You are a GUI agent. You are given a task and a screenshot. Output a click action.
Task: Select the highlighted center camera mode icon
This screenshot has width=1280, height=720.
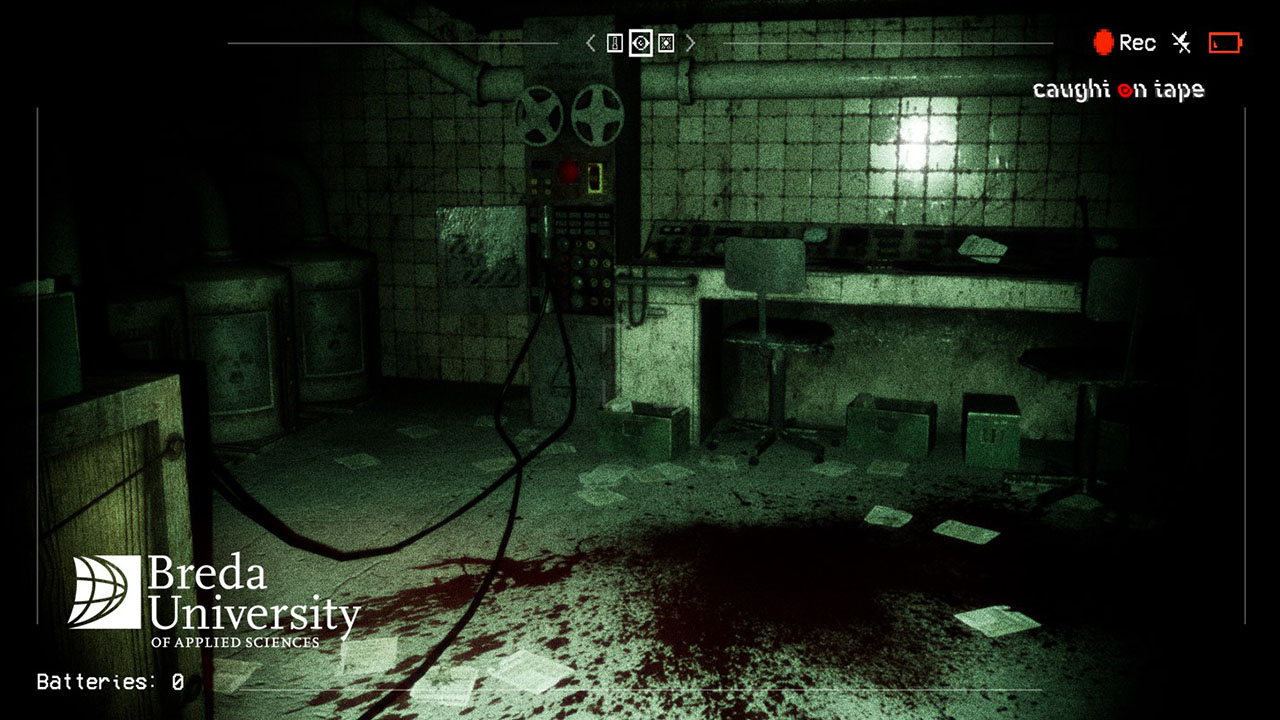tap(641, 43)
